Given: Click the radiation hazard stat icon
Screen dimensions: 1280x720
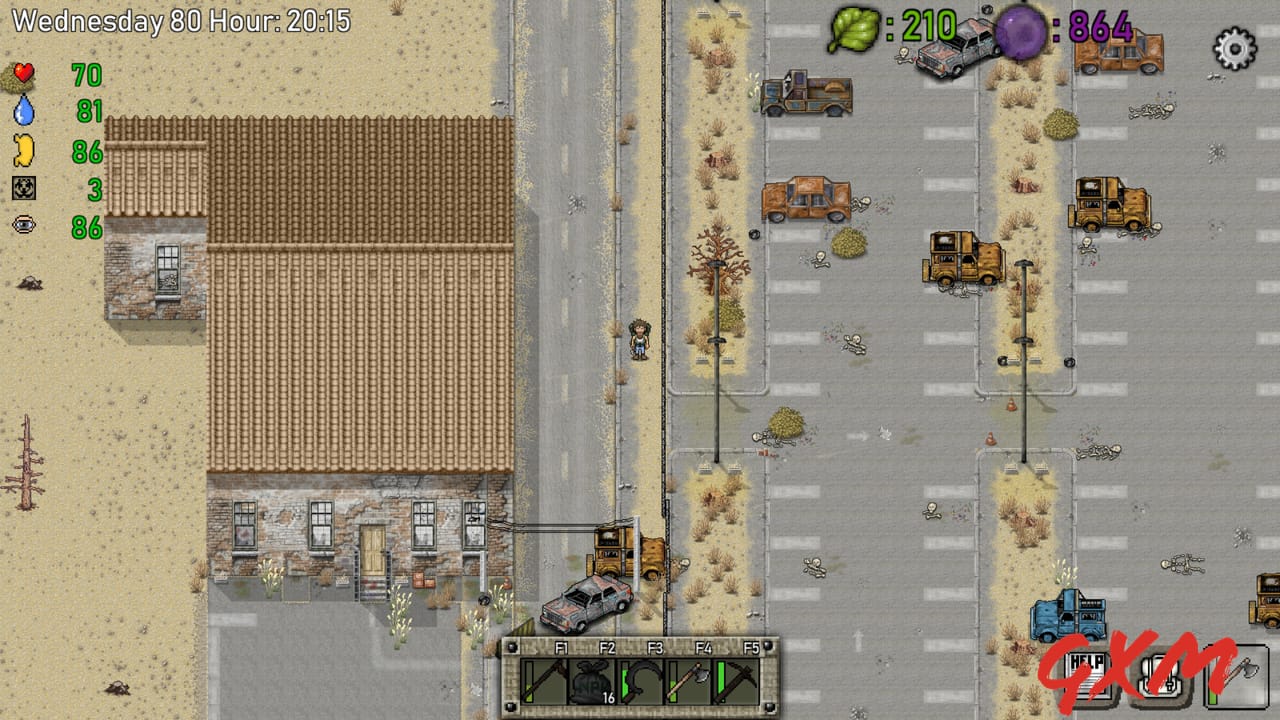Looking at the screenshot, I should (x=24, y=187).
